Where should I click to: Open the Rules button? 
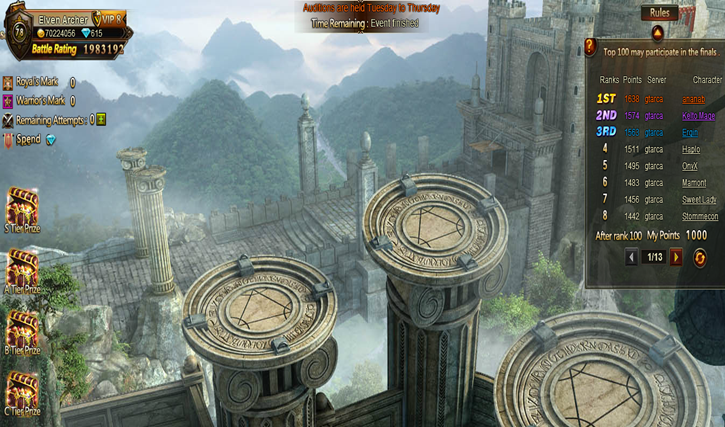660,13
